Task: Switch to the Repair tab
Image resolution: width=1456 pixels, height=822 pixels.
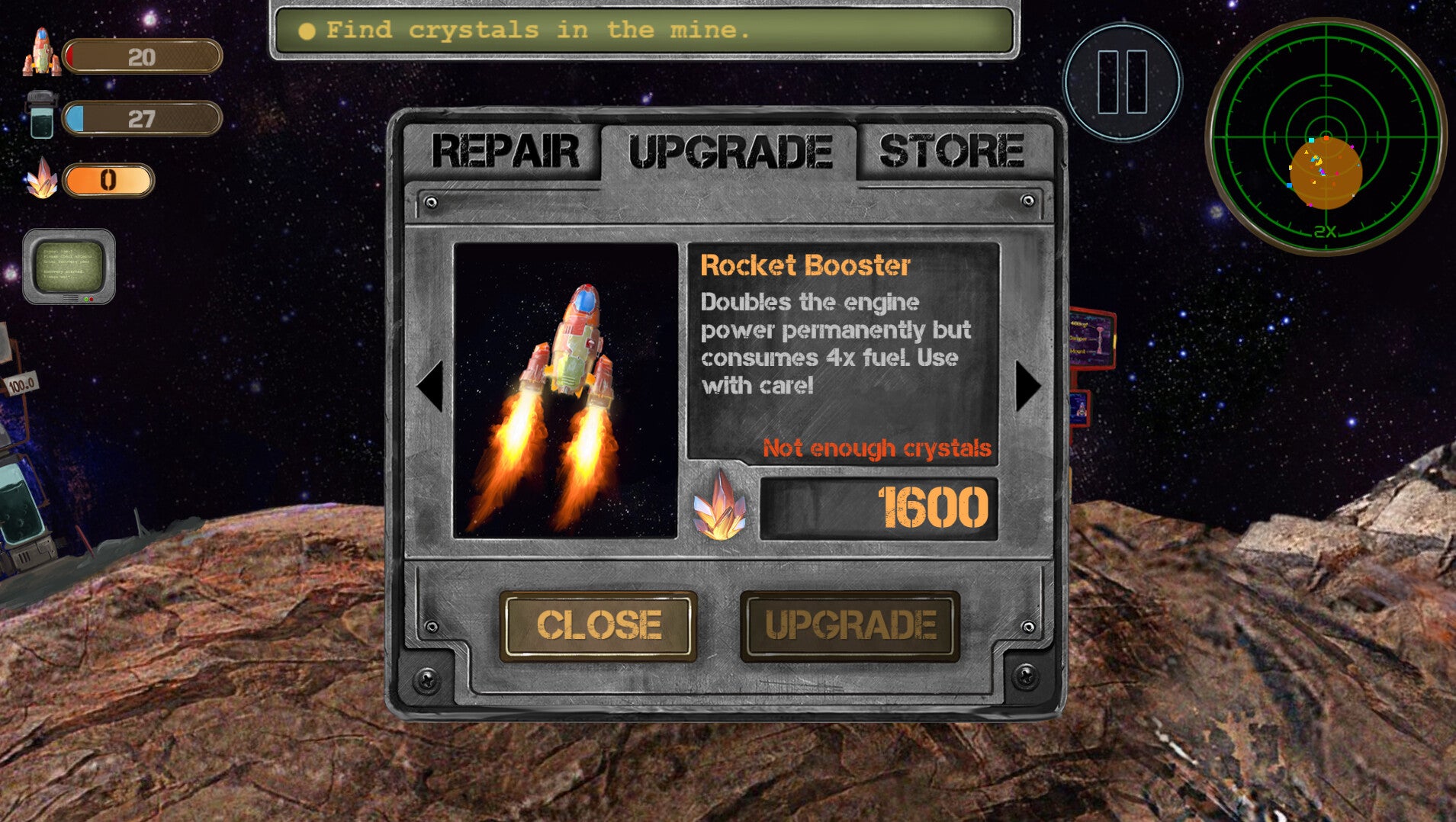Action: pos(504,151)
